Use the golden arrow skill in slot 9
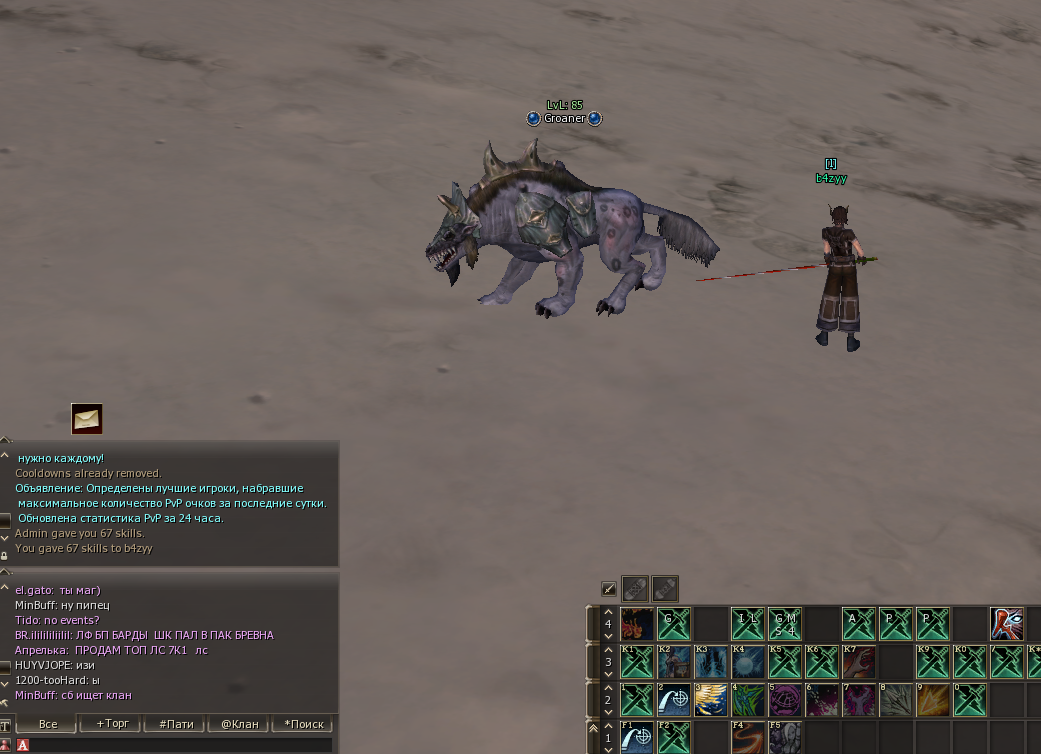1041x754 pixels. tap(933, 699)
